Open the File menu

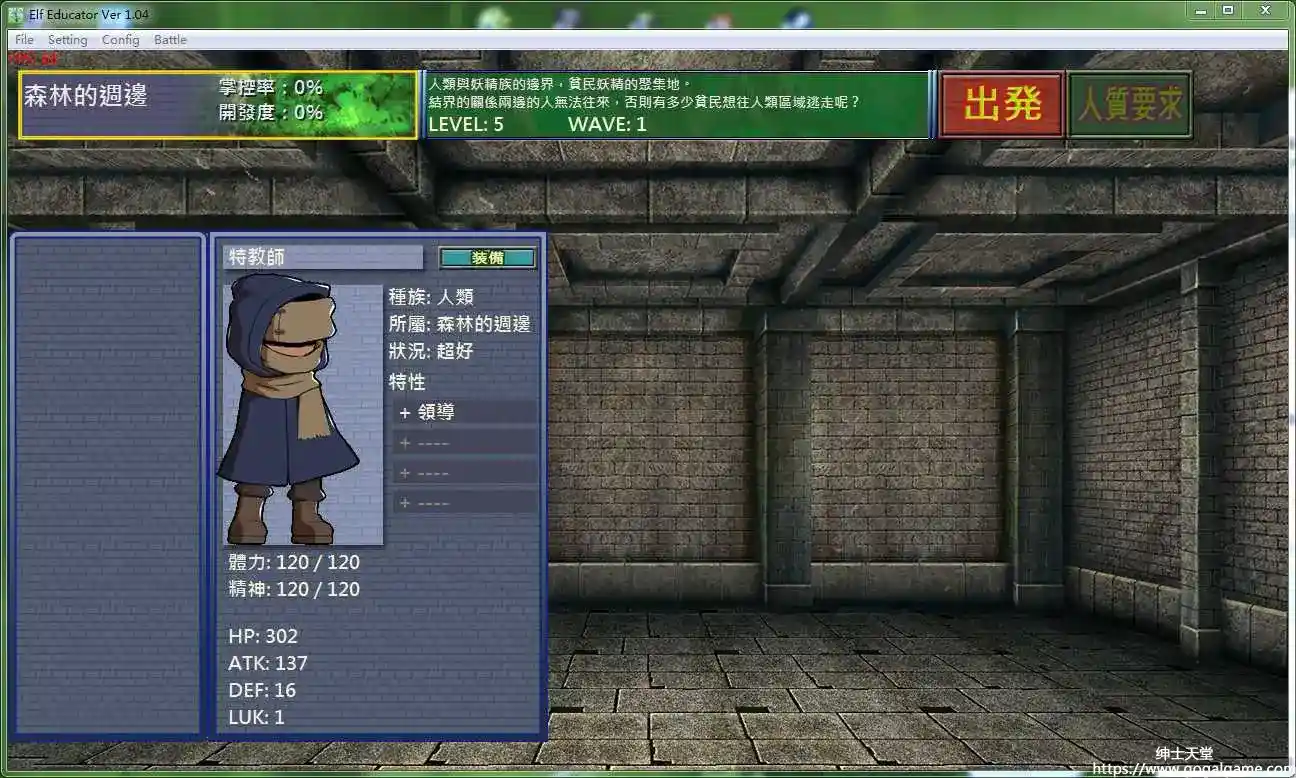[x=23, y=39]
